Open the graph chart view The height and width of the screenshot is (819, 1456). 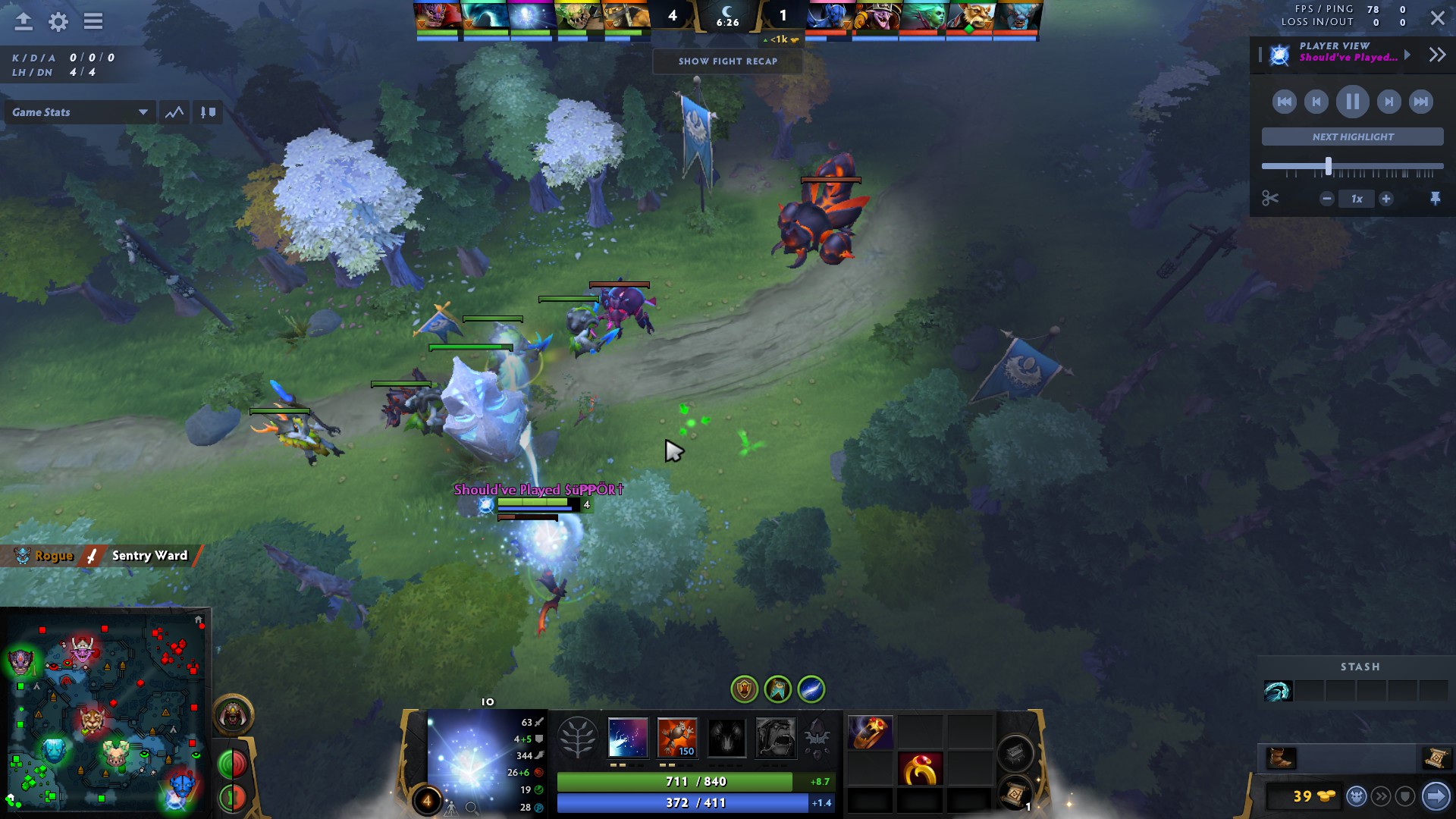[x=174, y=112]
